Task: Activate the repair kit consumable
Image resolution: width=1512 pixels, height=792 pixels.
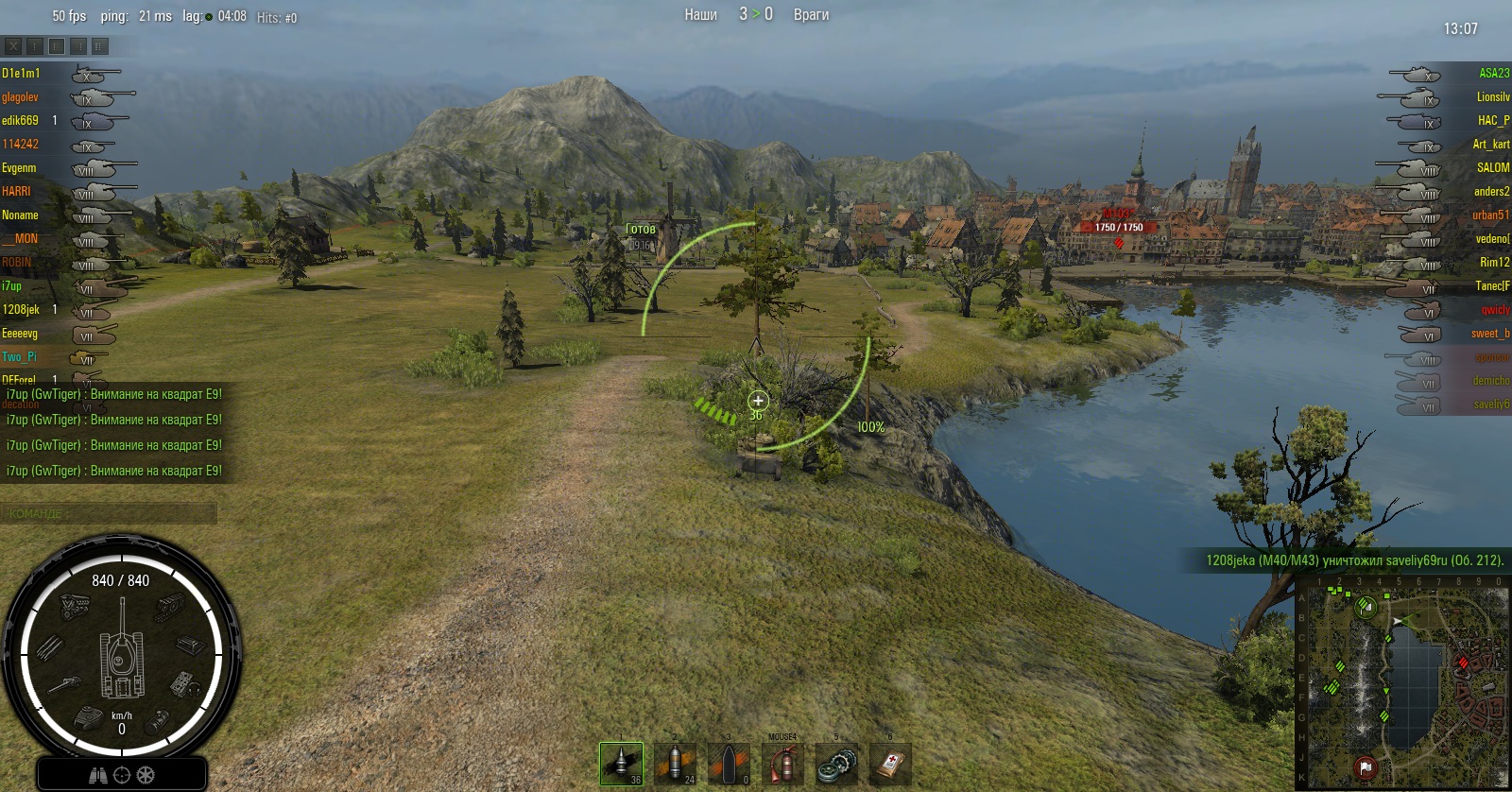Action: [836, 763]
